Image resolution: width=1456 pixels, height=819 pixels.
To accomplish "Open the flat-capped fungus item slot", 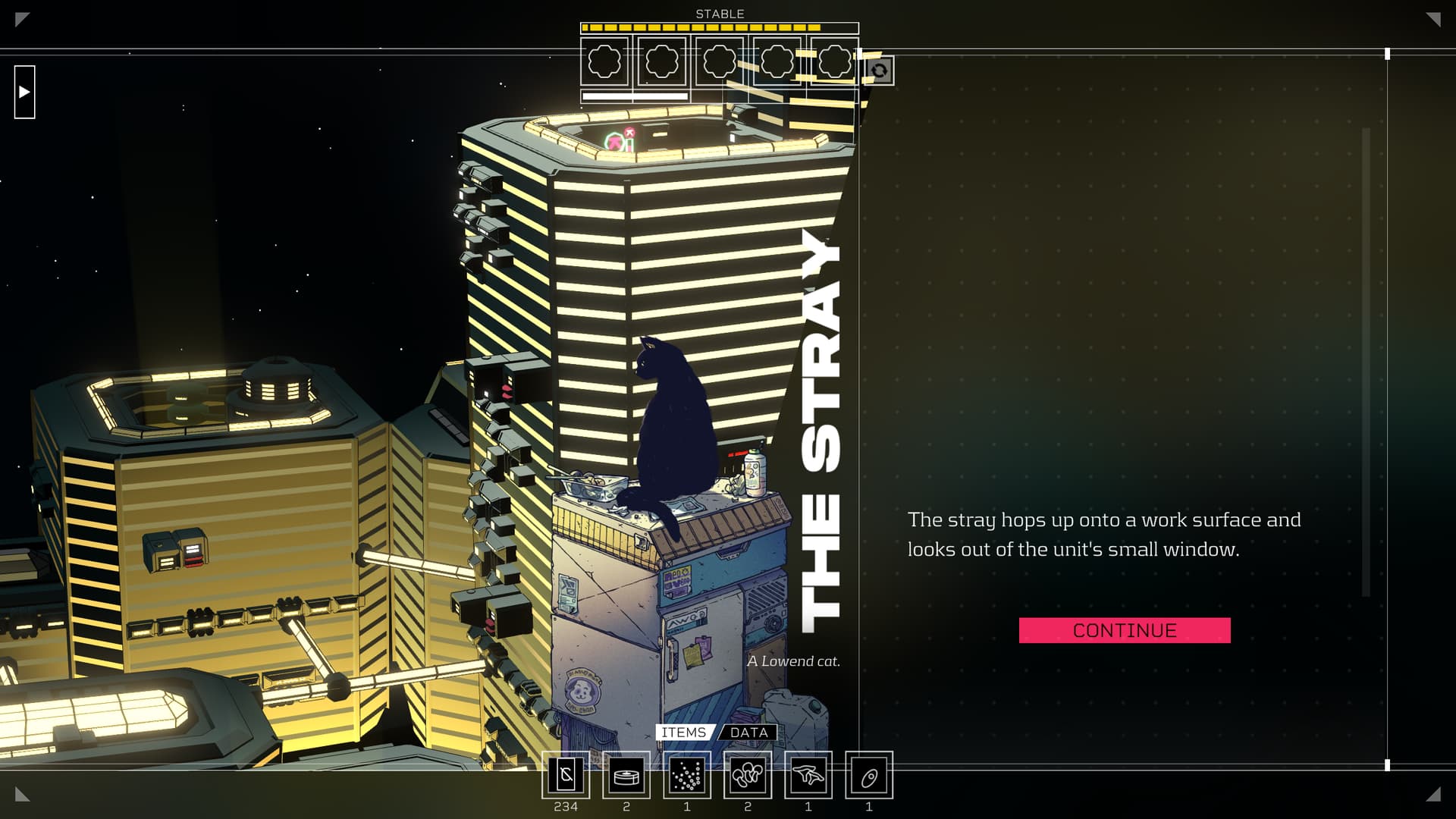I will tap(808, 775).
